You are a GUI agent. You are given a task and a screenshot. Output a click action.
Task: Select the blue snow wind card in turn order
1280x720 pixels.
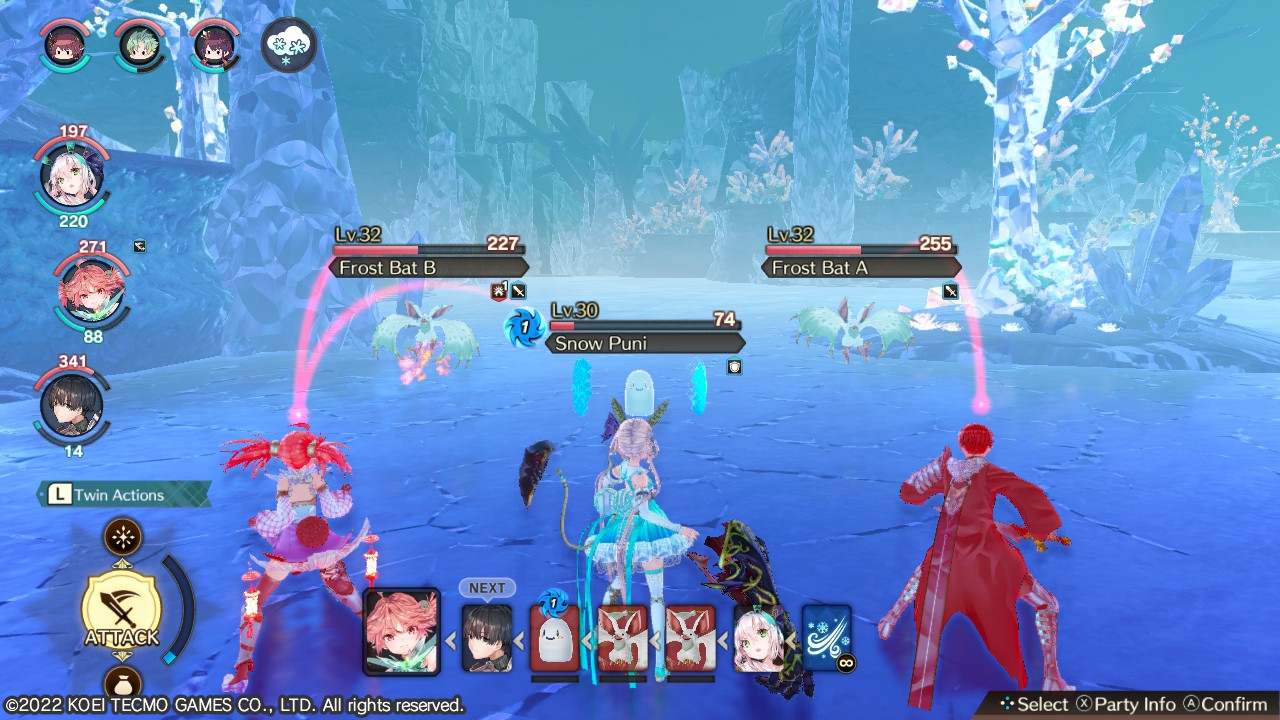pyautogui.click(x=827, y=637)
